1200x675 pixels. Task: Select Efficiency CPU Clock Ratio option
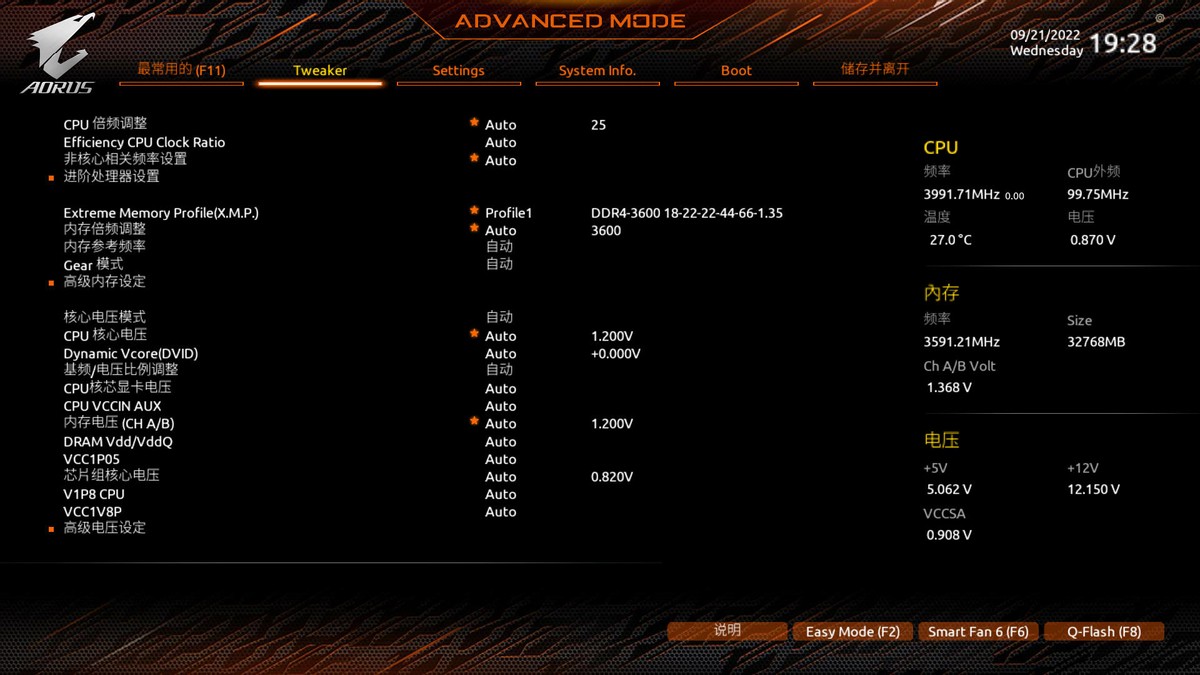click(x=144, y=142)
